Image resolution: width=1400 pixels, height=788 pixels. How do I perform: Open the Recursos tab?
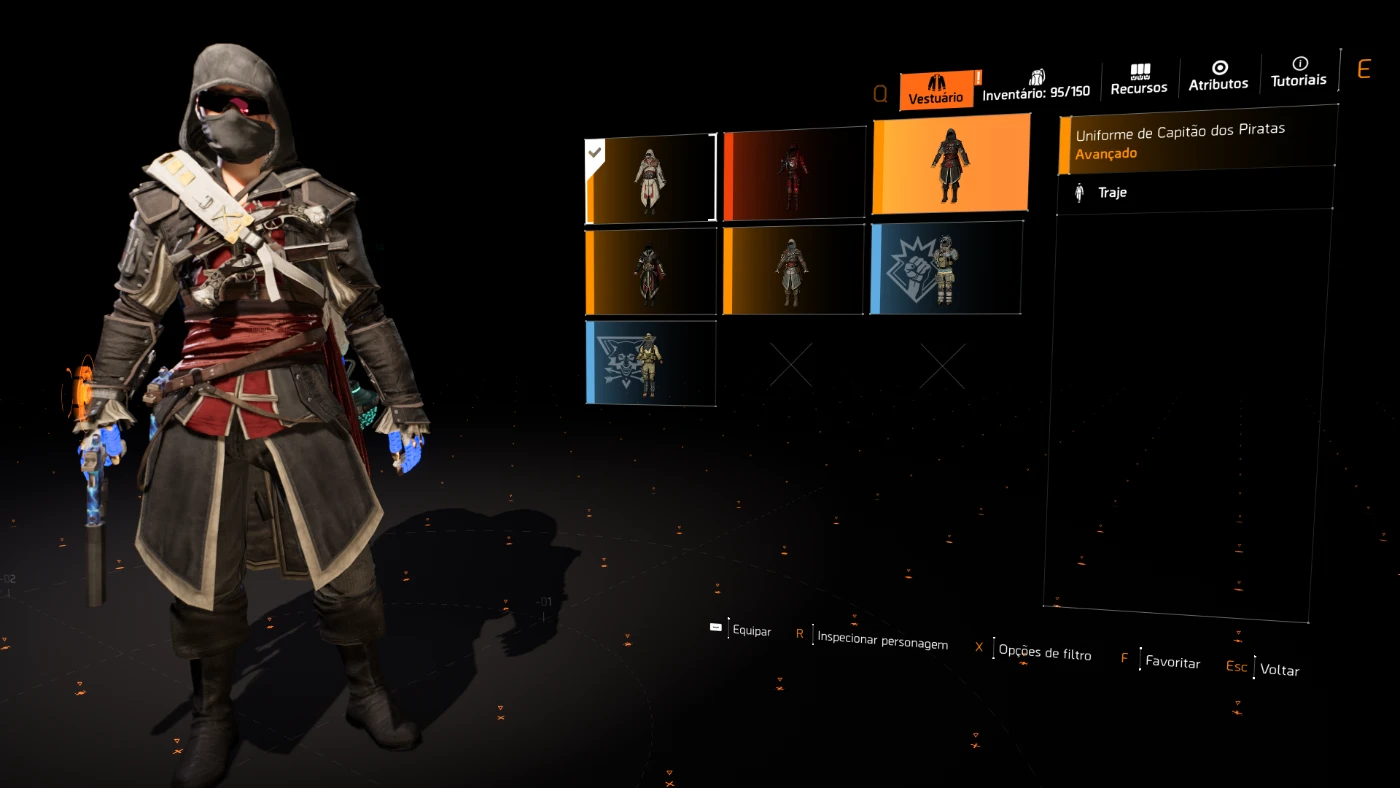click(x=1139, y=80)
